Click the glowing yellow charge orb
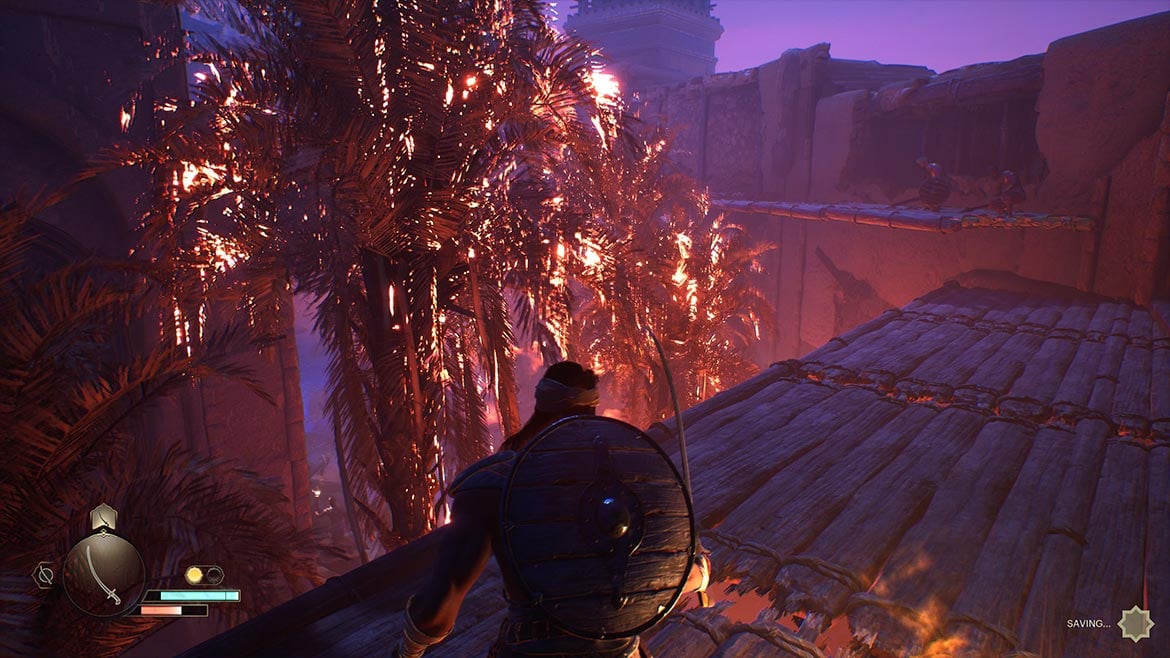This screenshot has width=1170, height=658. pos(194,575)
